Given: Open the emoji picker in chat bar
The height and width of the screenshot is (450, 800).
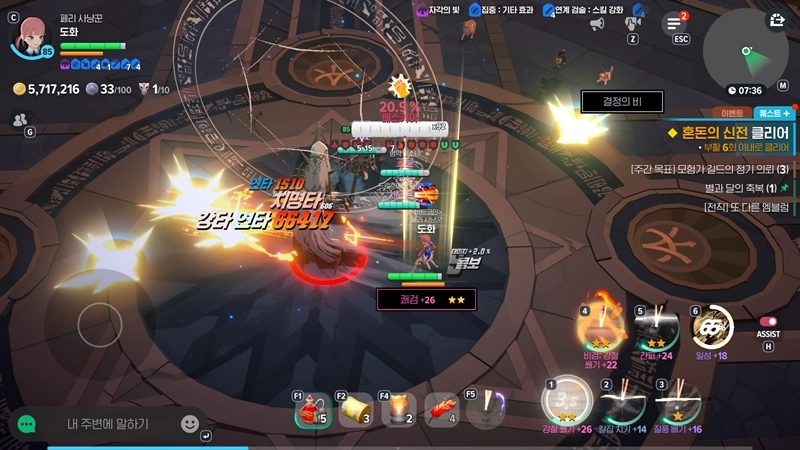Looking at the screenshot, I should coord(190,424).
